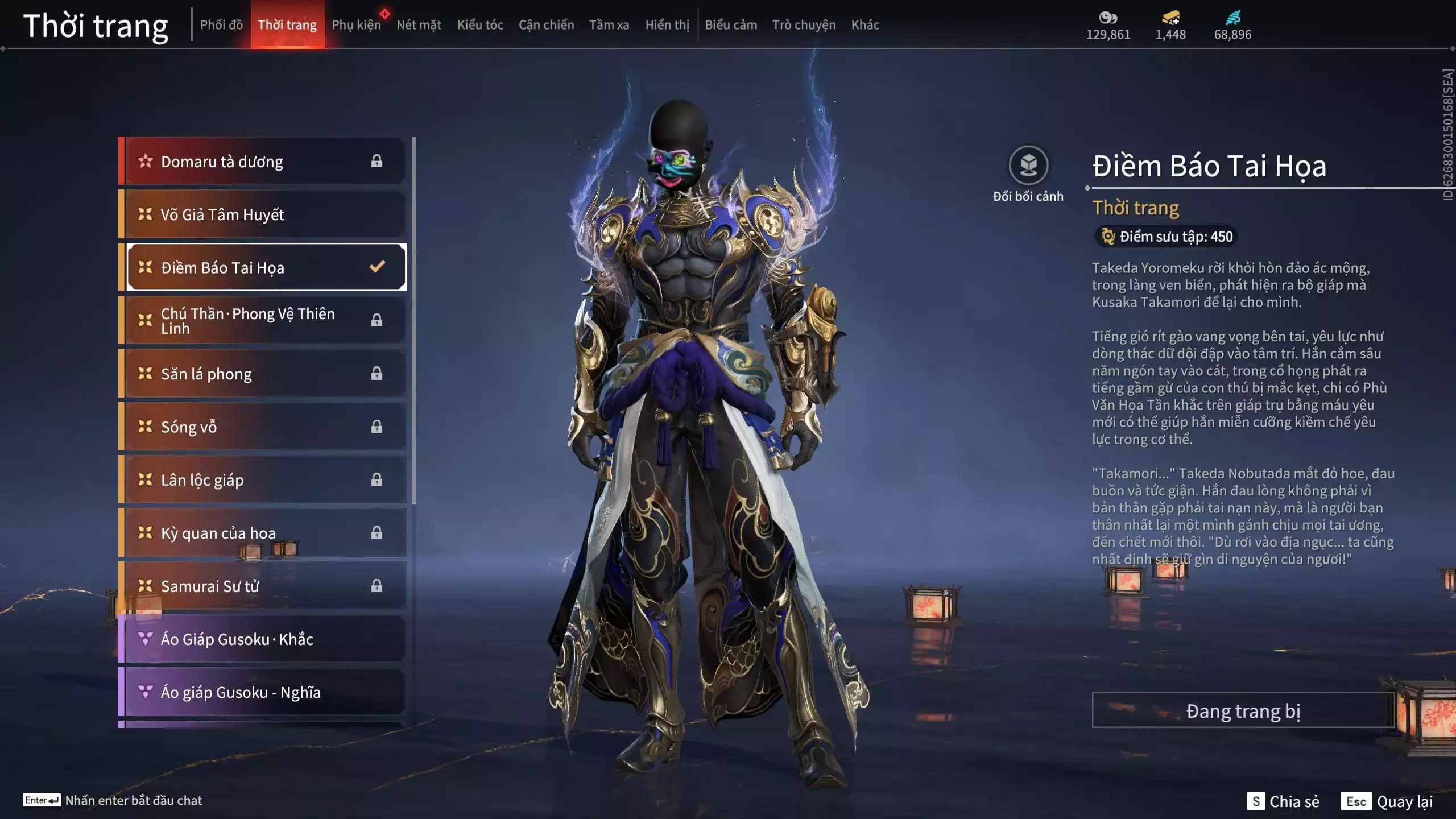Select Áo Giáp Gusoku Khắc outfit
The width and height of the screenshot is (1456, 819).
tap(264, 639)
